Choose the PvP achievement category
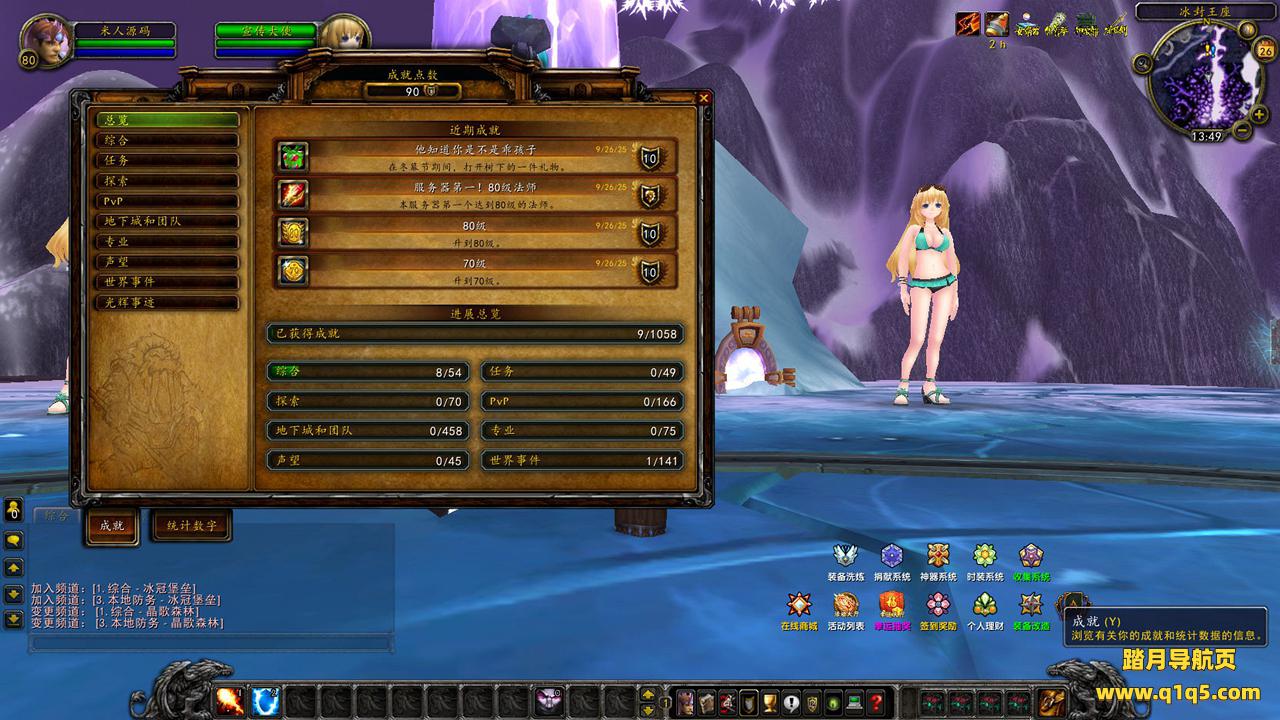 [x=167, y=201]
